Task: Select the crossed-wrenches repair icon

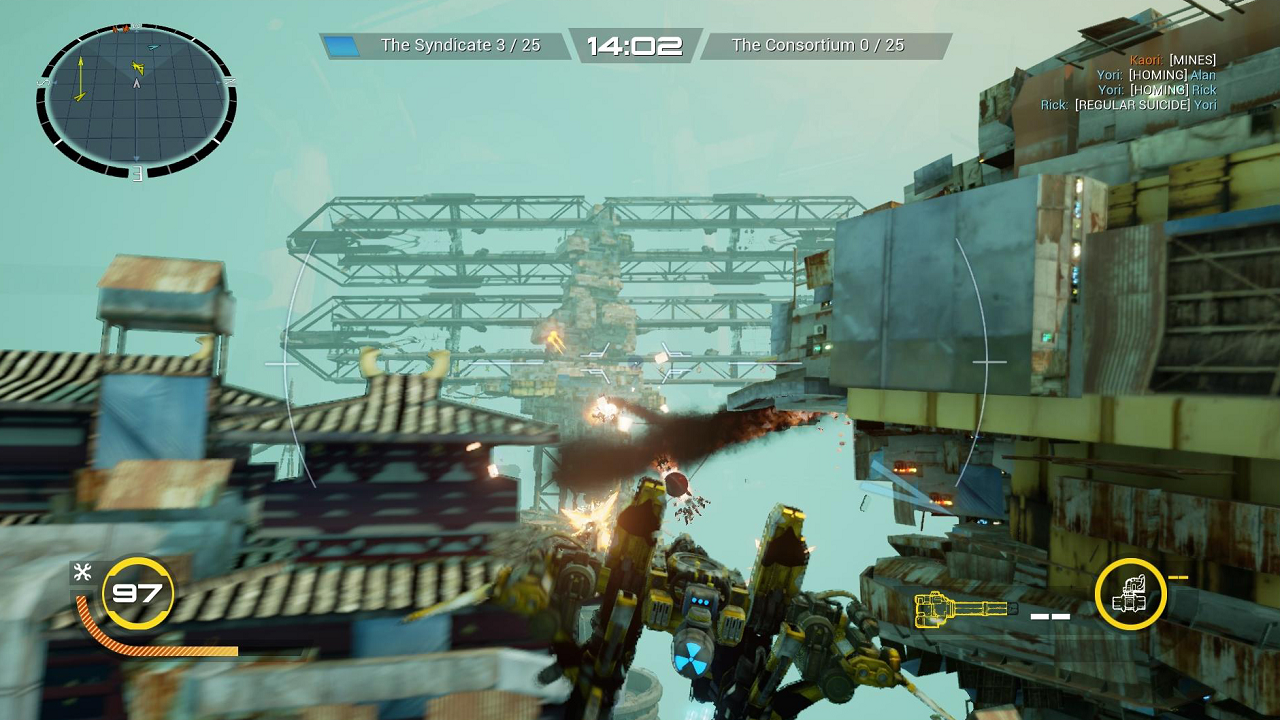Action: [84, 572]
